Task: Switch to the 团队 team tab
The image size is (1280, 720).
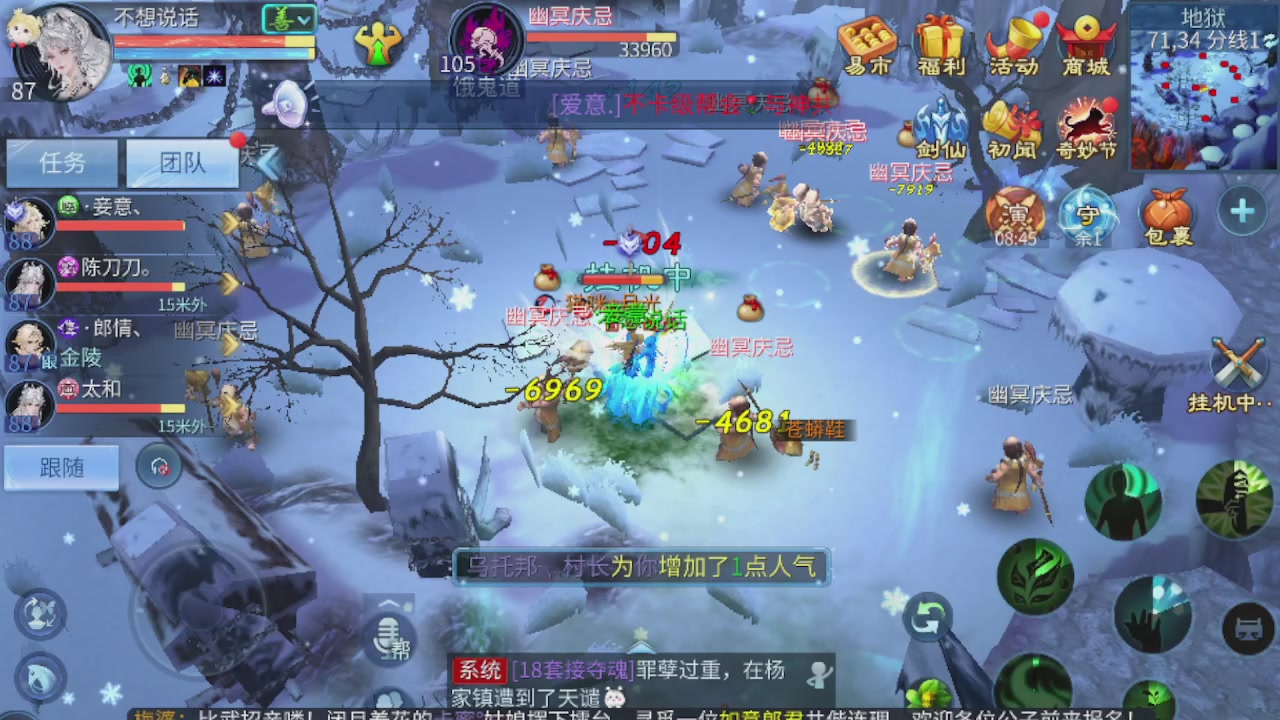Action: [x=180, y=162]
